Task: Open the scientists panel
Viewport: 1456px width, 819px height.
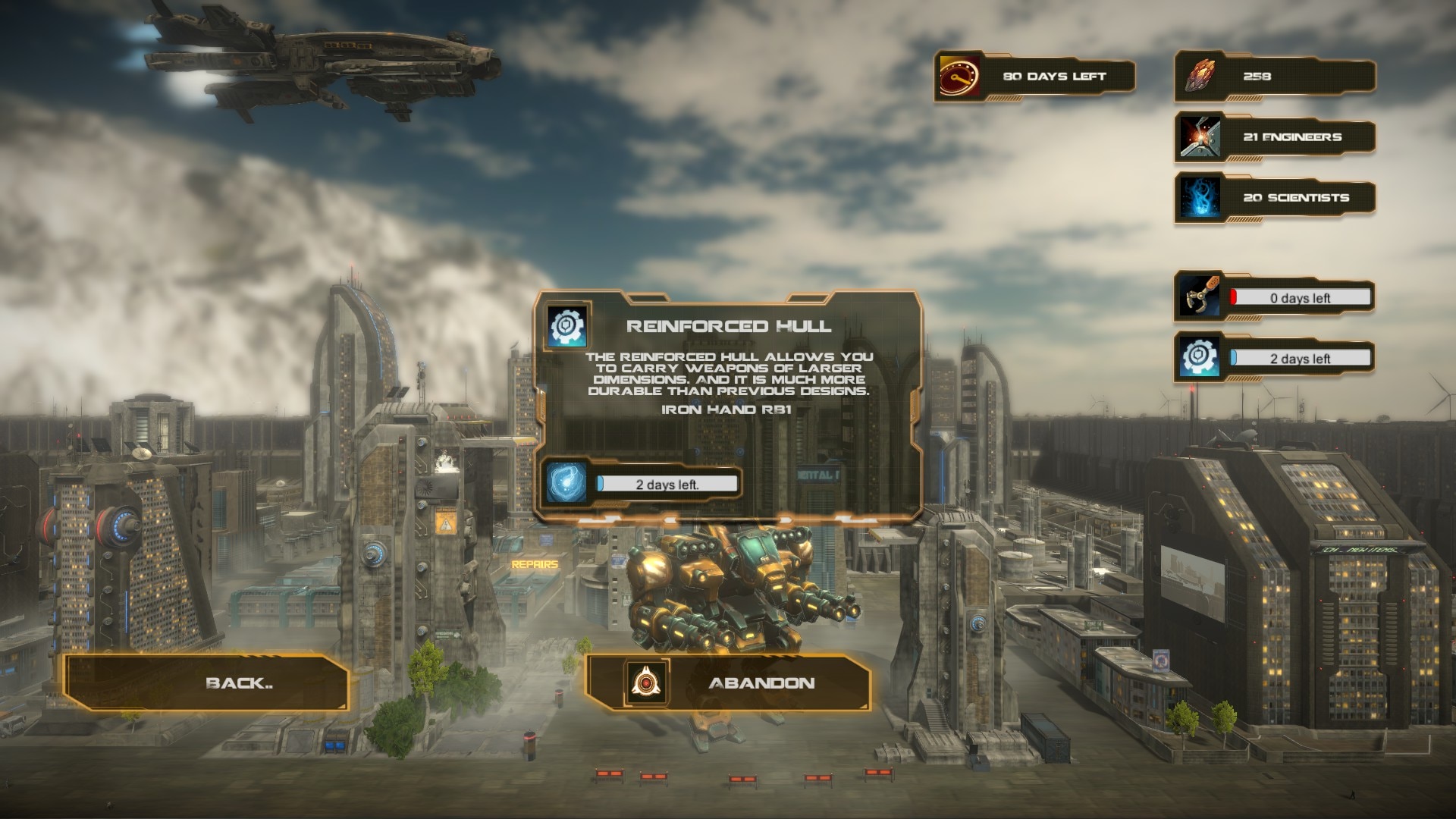Action: pyautogui.click(x=1274, y=198)
